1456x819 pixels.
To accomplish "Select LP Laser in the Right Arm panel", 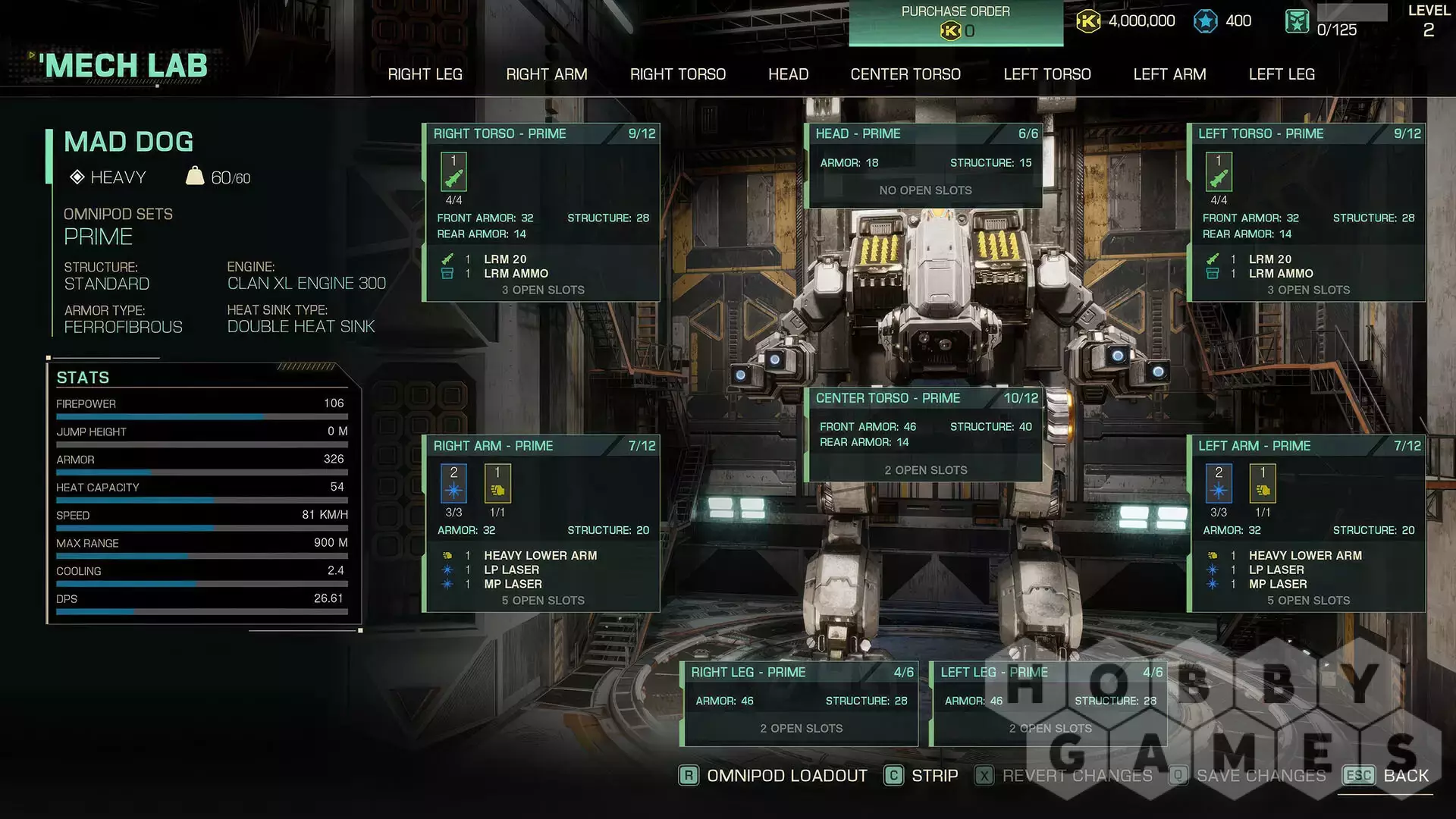I will (511, 570).
